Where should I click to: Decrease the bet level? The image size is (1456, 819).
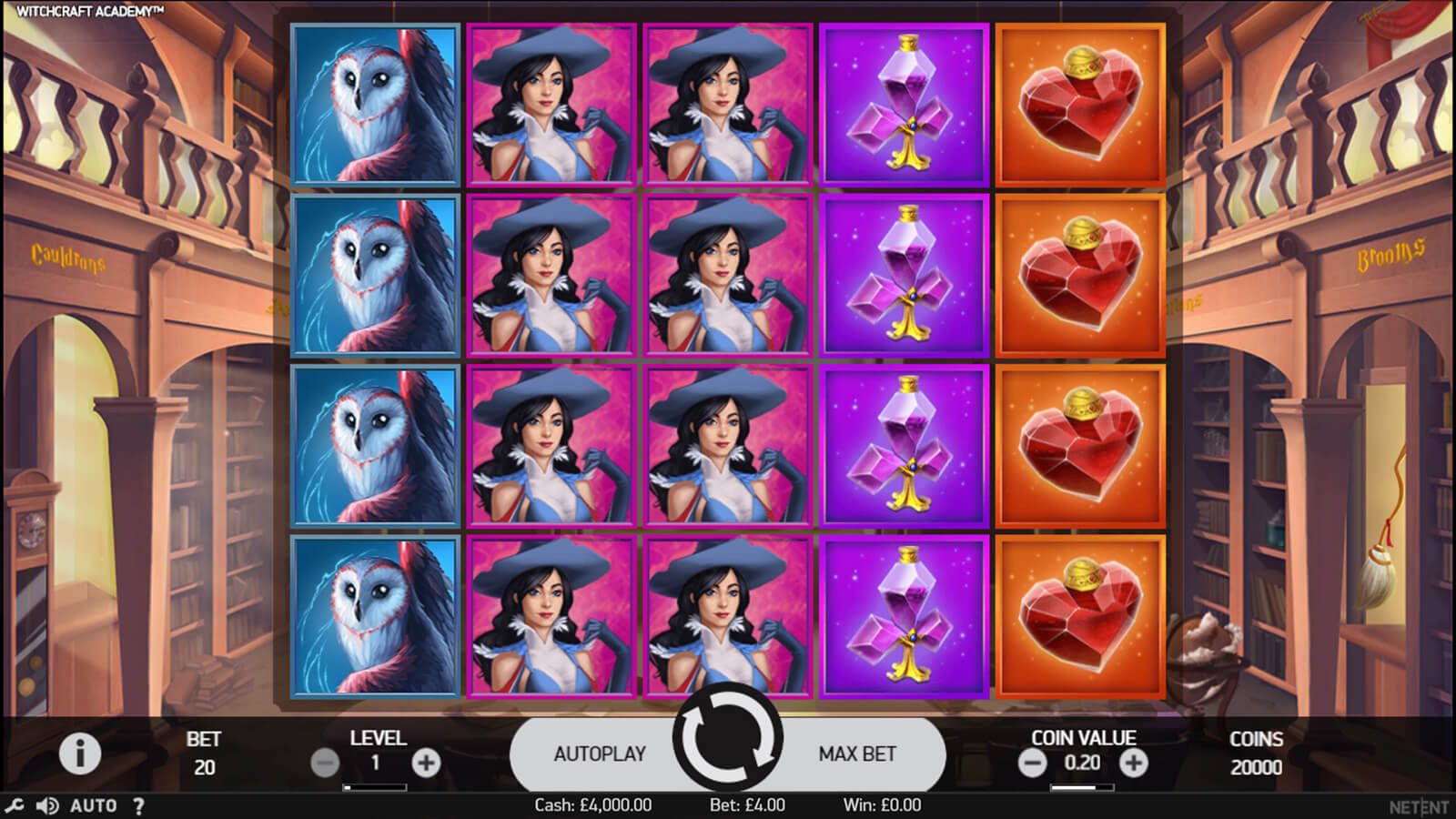[x=325, y=763]
